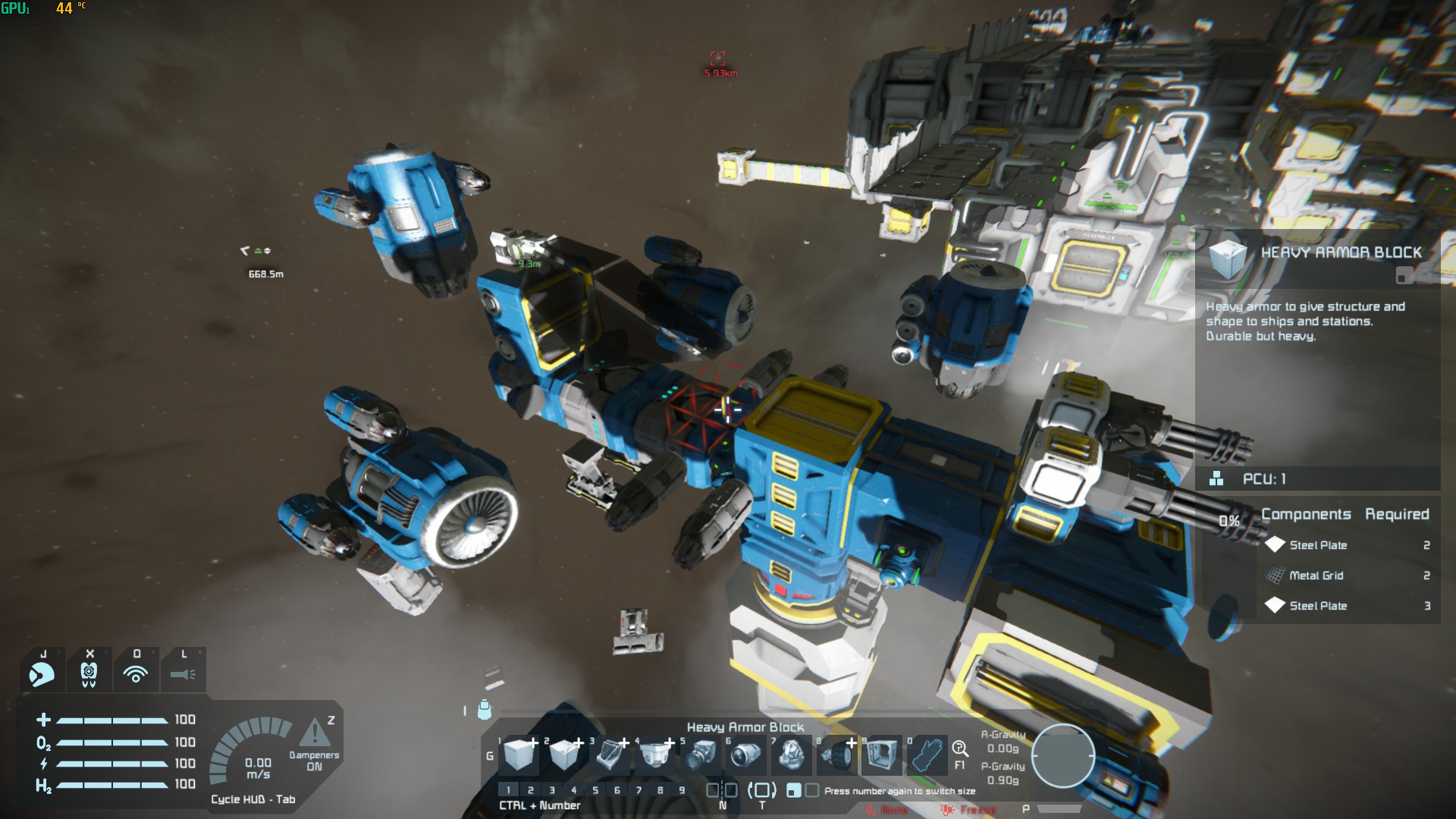The height and width of the screenshot is (819, 1456).
Task: Toggle the jetpack icon
Action: [x=89, y=673]
